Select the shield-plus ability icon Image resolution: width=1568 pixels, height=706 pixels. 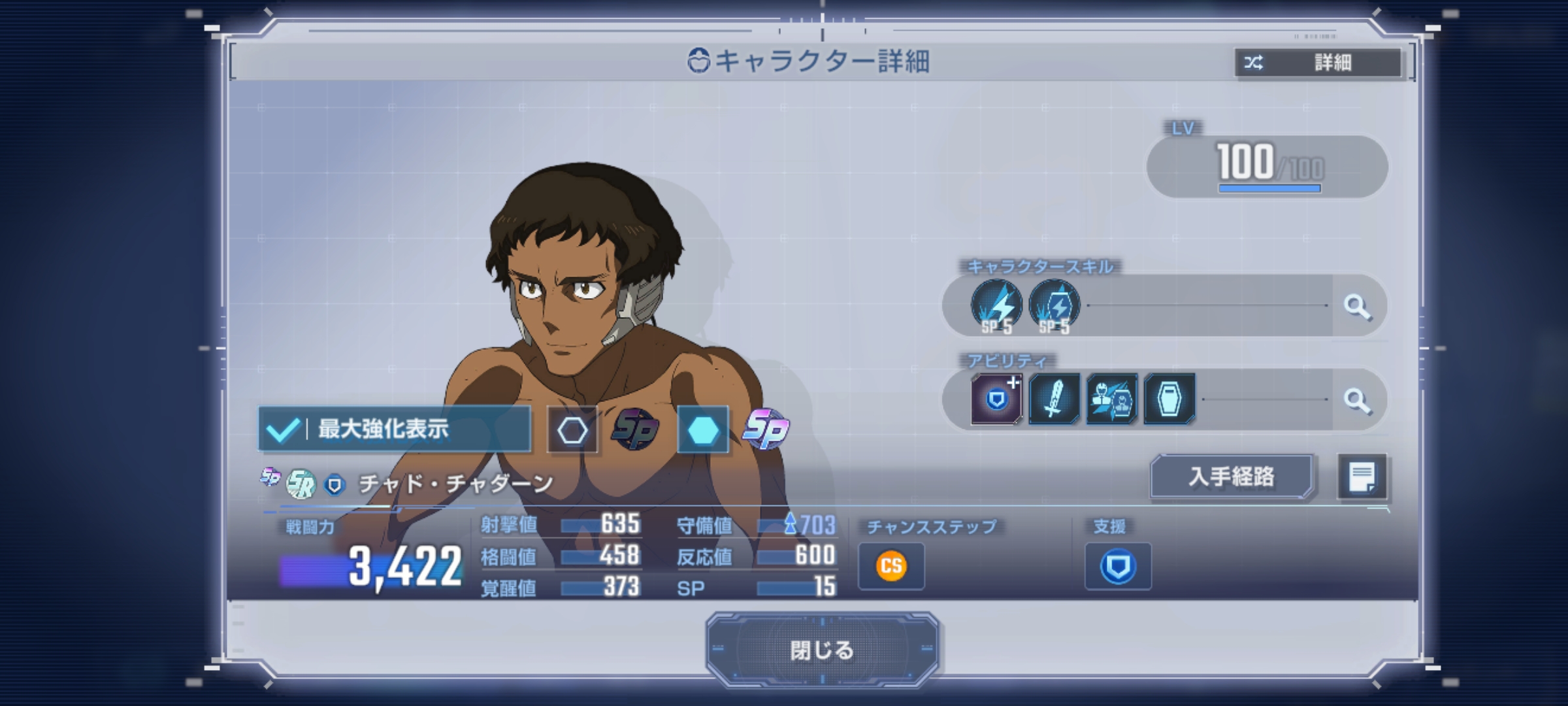point(996,399)
